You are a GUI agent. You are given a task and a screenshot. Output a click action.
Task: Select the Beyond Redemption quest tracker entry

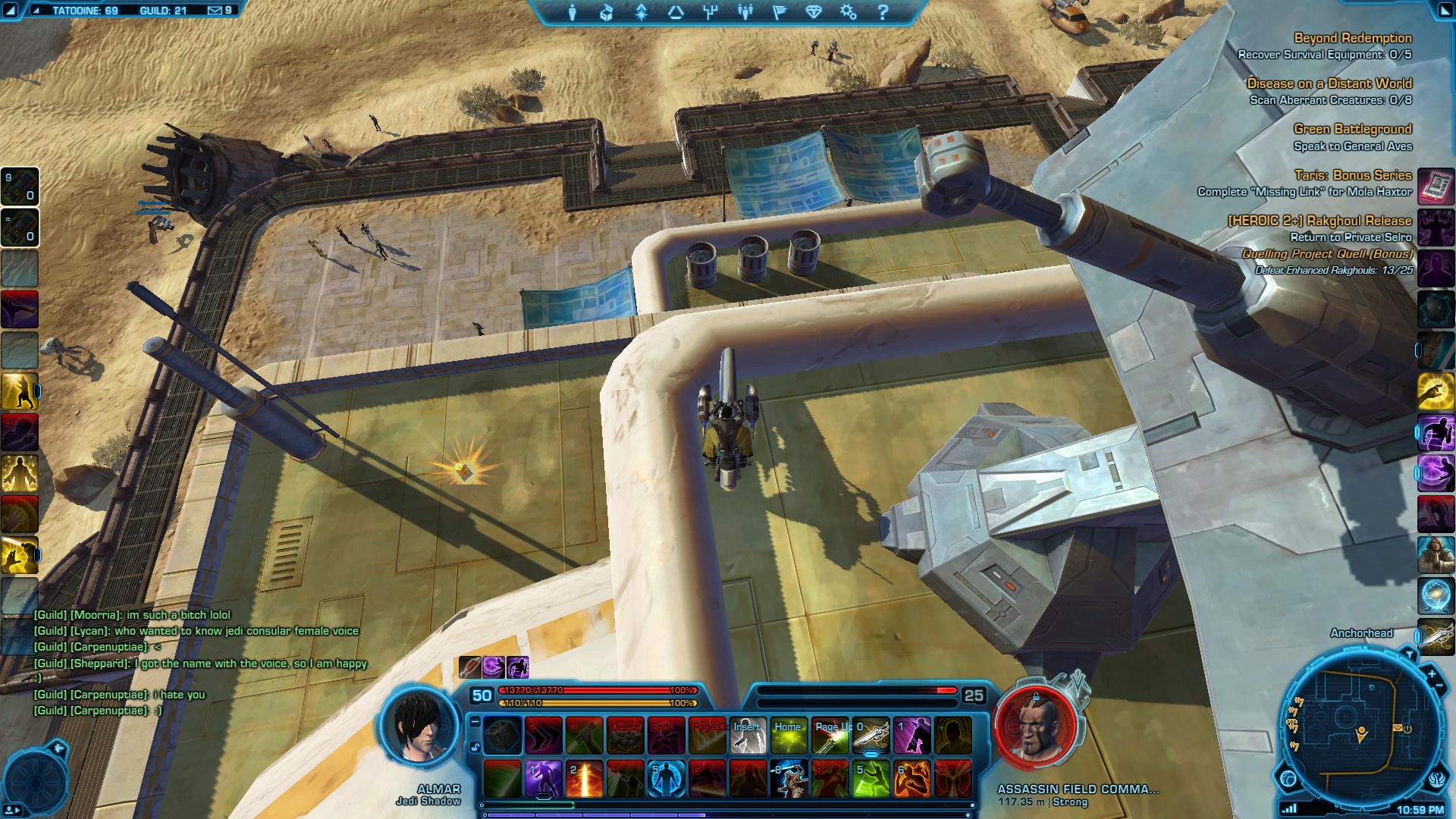[x=1352, y=38]
